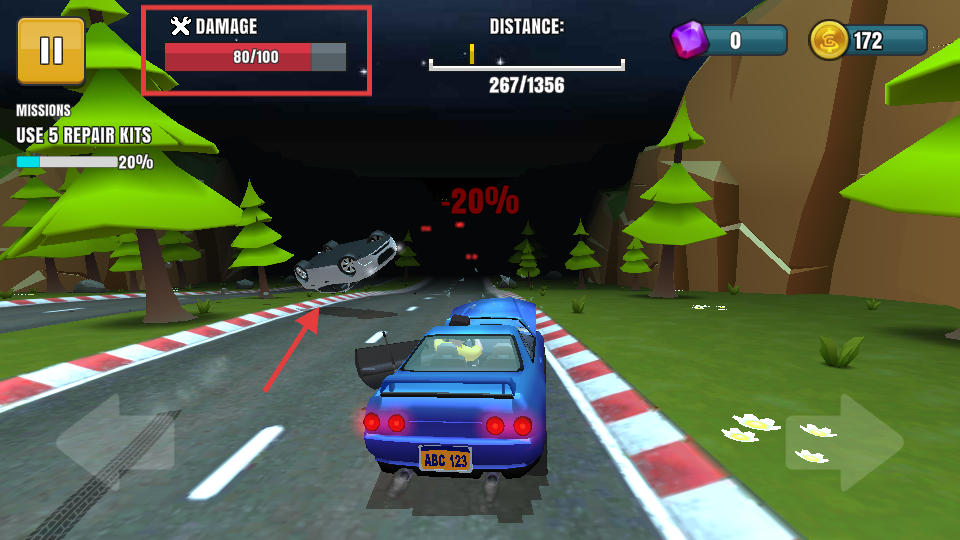The height and width of the screenshot is (540, 960).
Task: Pause the game with the yellow button
Action: click(50, 50)
